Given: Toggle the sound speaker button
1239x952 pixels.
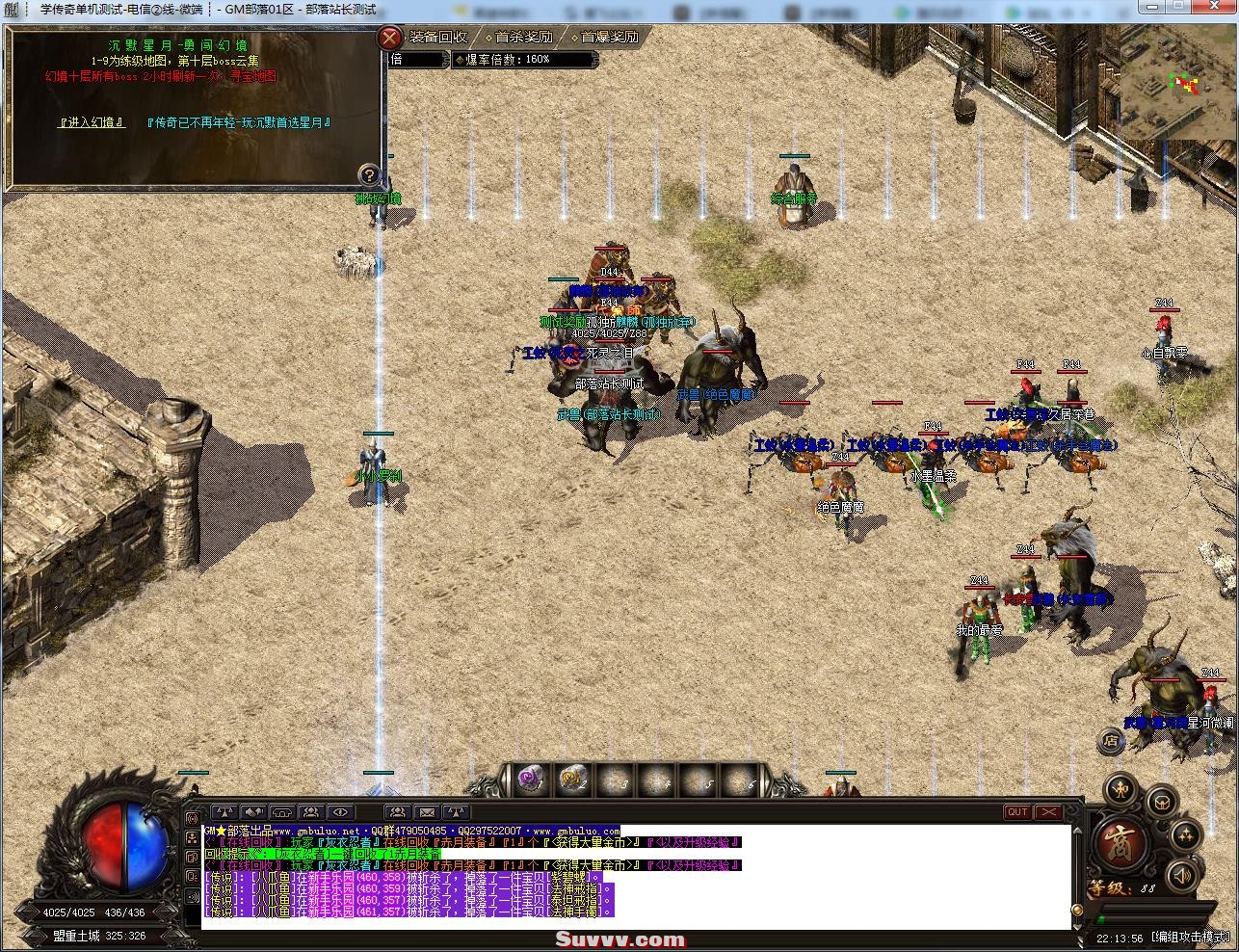Looking at the screenshot, I should [1181, 874].
